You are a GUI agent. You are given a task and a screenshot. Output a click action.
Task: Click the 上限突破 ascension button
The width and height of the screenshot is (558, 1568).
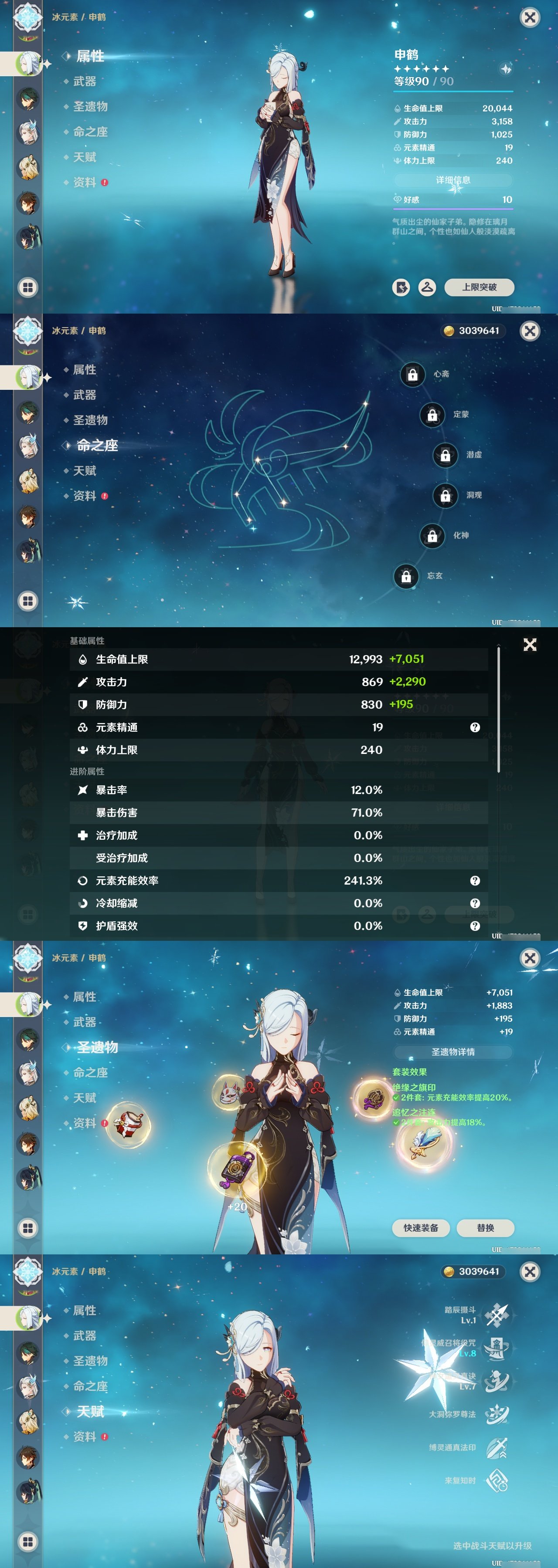pos(482,287)
